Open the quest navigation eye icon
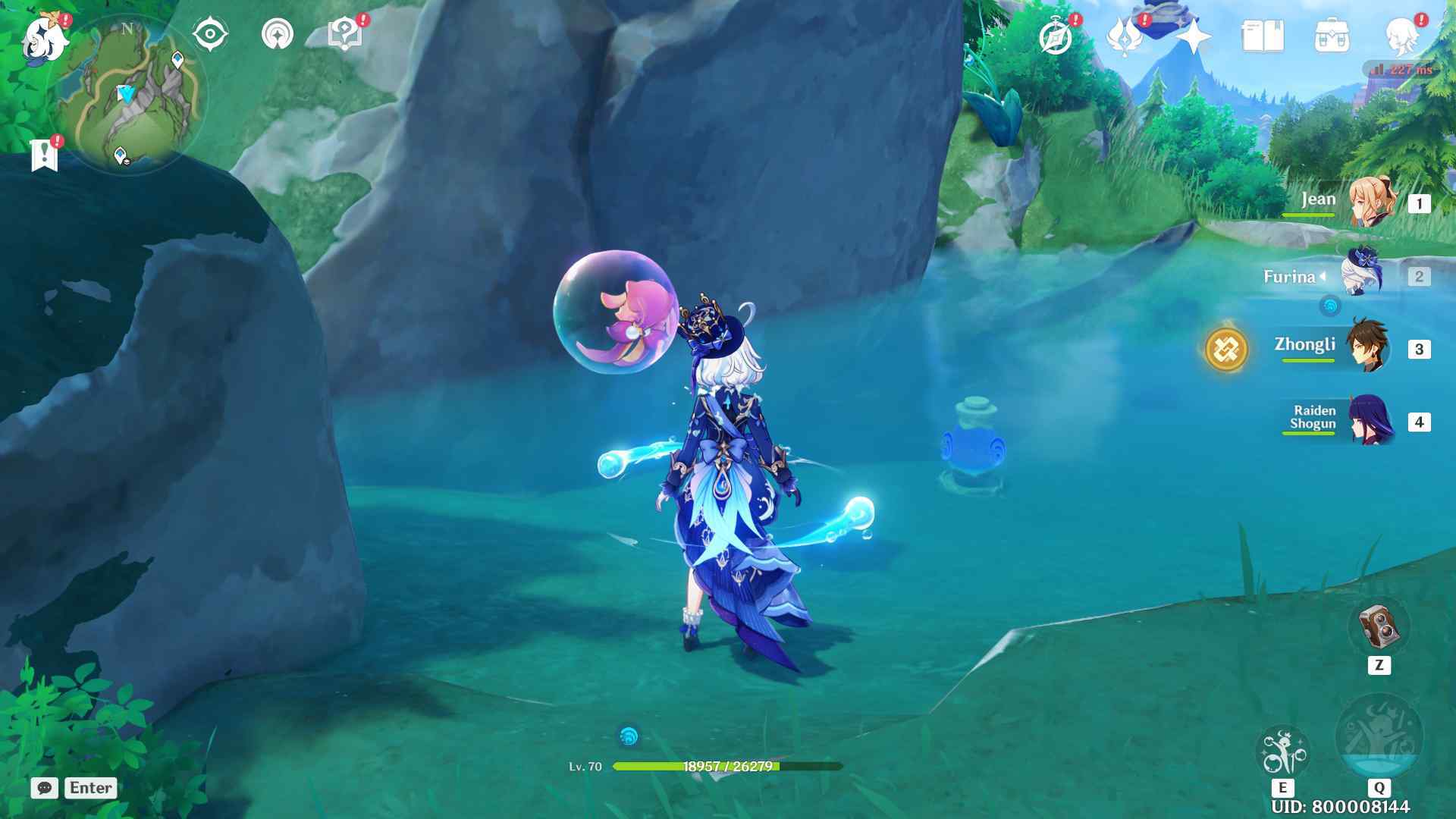Viewport: 1456px width, 819px height. [x=210, y=35]
